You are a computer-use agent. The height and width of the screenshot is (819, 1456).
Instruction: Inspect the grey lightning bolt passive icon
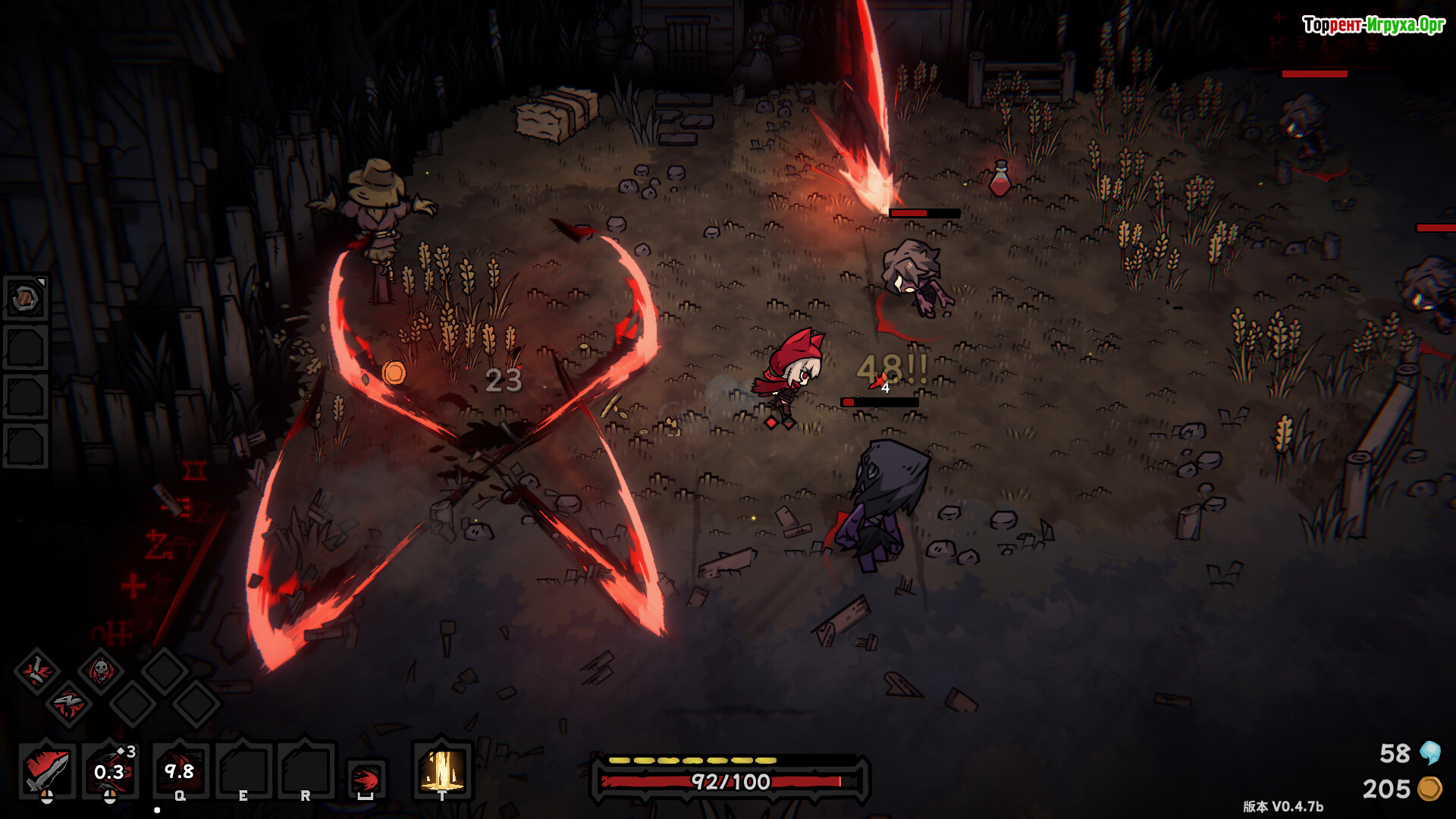pos(68,704)
